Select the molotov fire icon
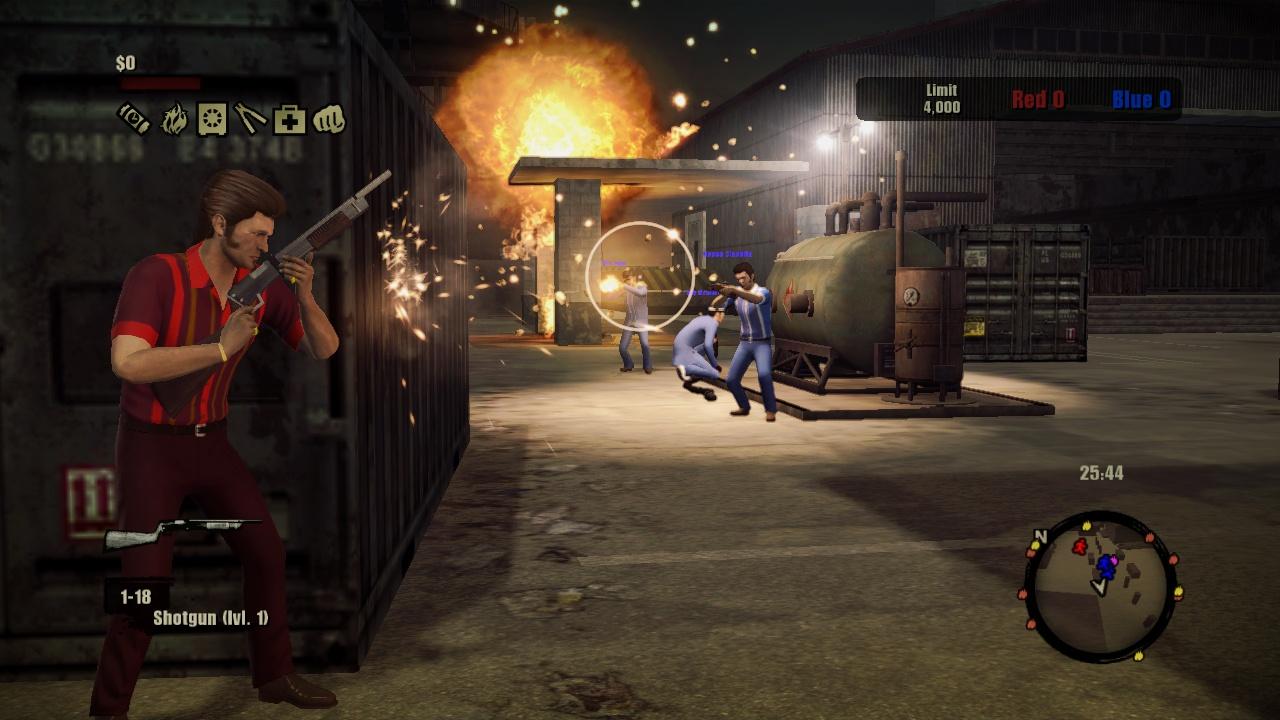Screen dimensions: 1280x720 (175, 118)
